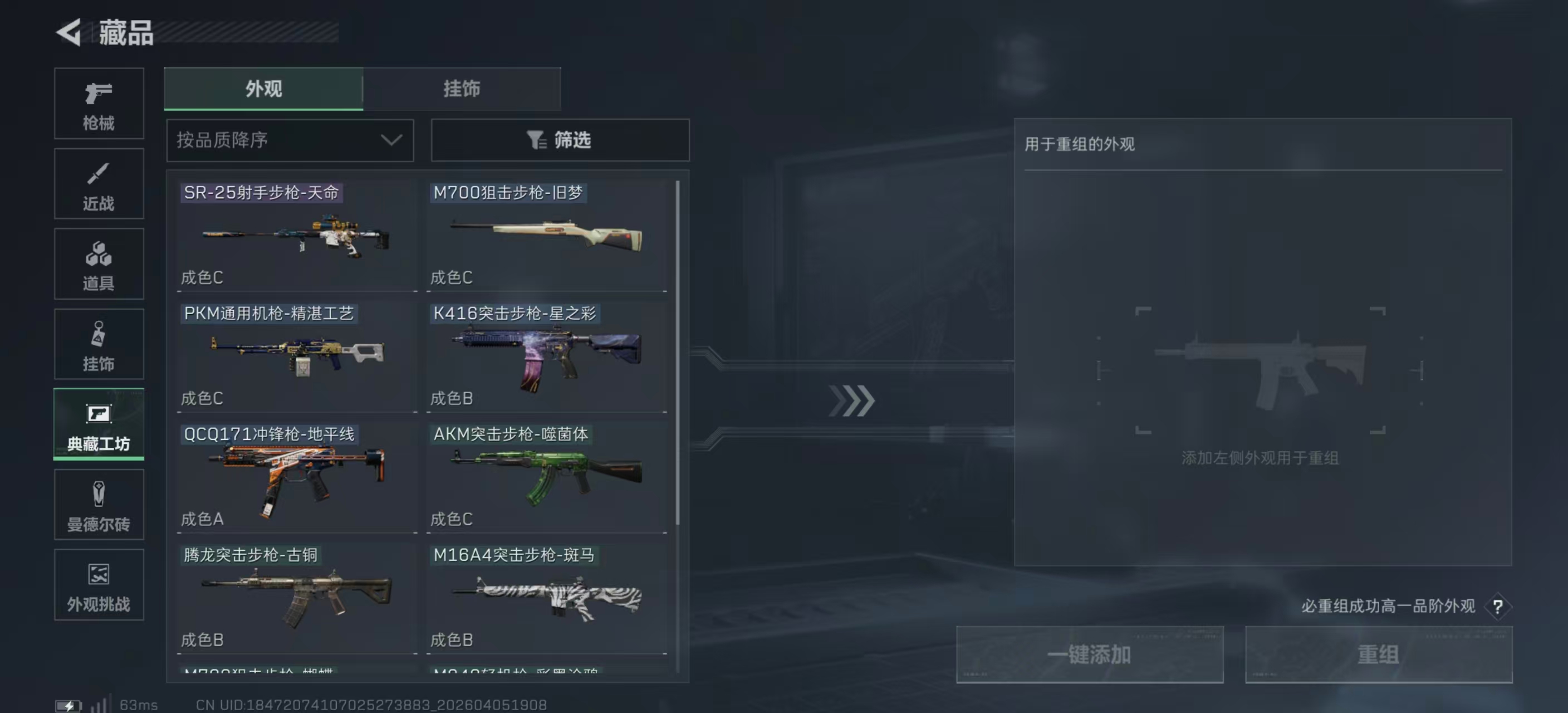
Task: Select the 典藏工坊 workshop icon
Action: (99, 424)
